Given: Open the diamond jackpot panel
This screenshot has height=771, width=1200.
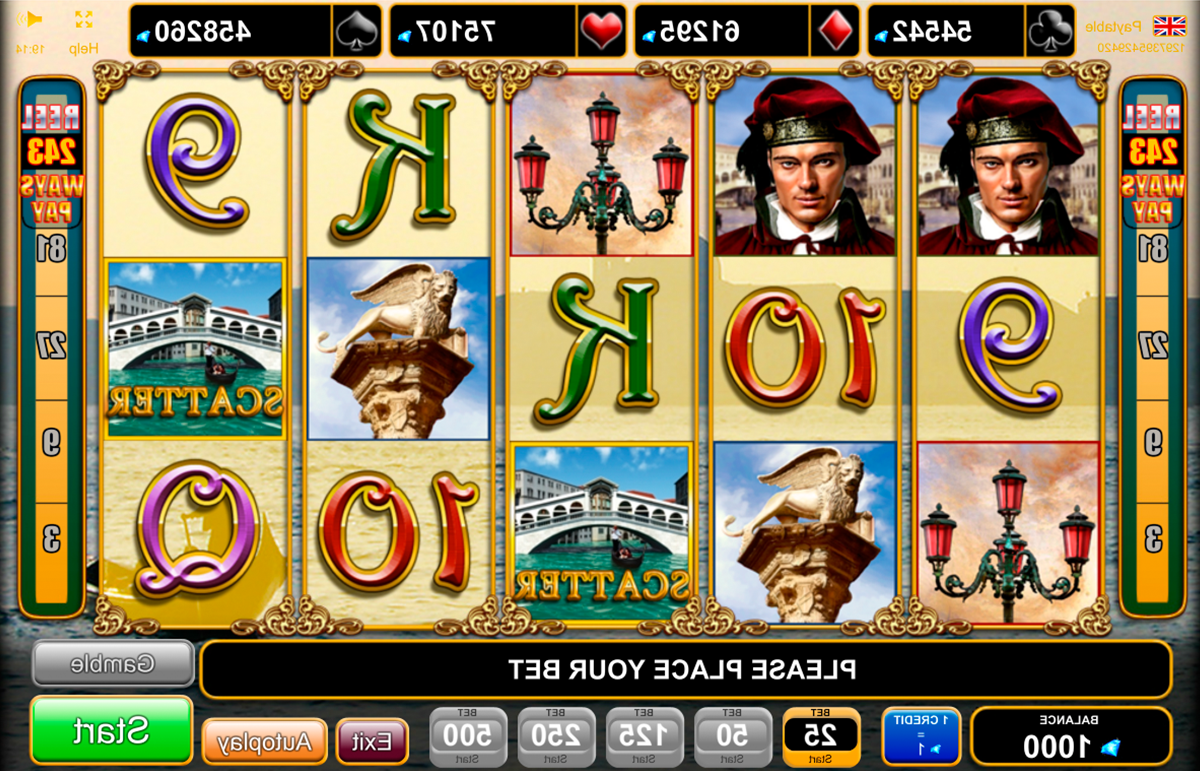Looking at the screenshot, I should (x=747, y=31).
